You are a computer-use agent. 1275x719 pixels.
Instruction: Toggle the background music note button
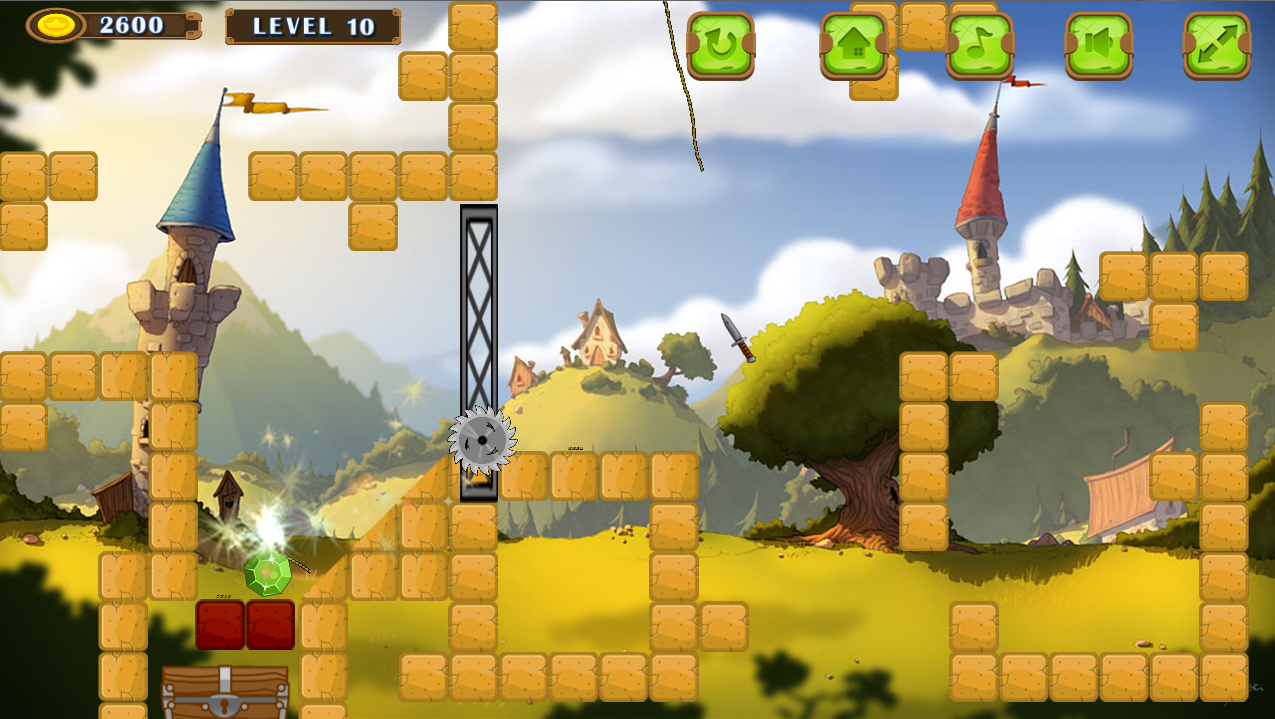[x=980, y=45]
